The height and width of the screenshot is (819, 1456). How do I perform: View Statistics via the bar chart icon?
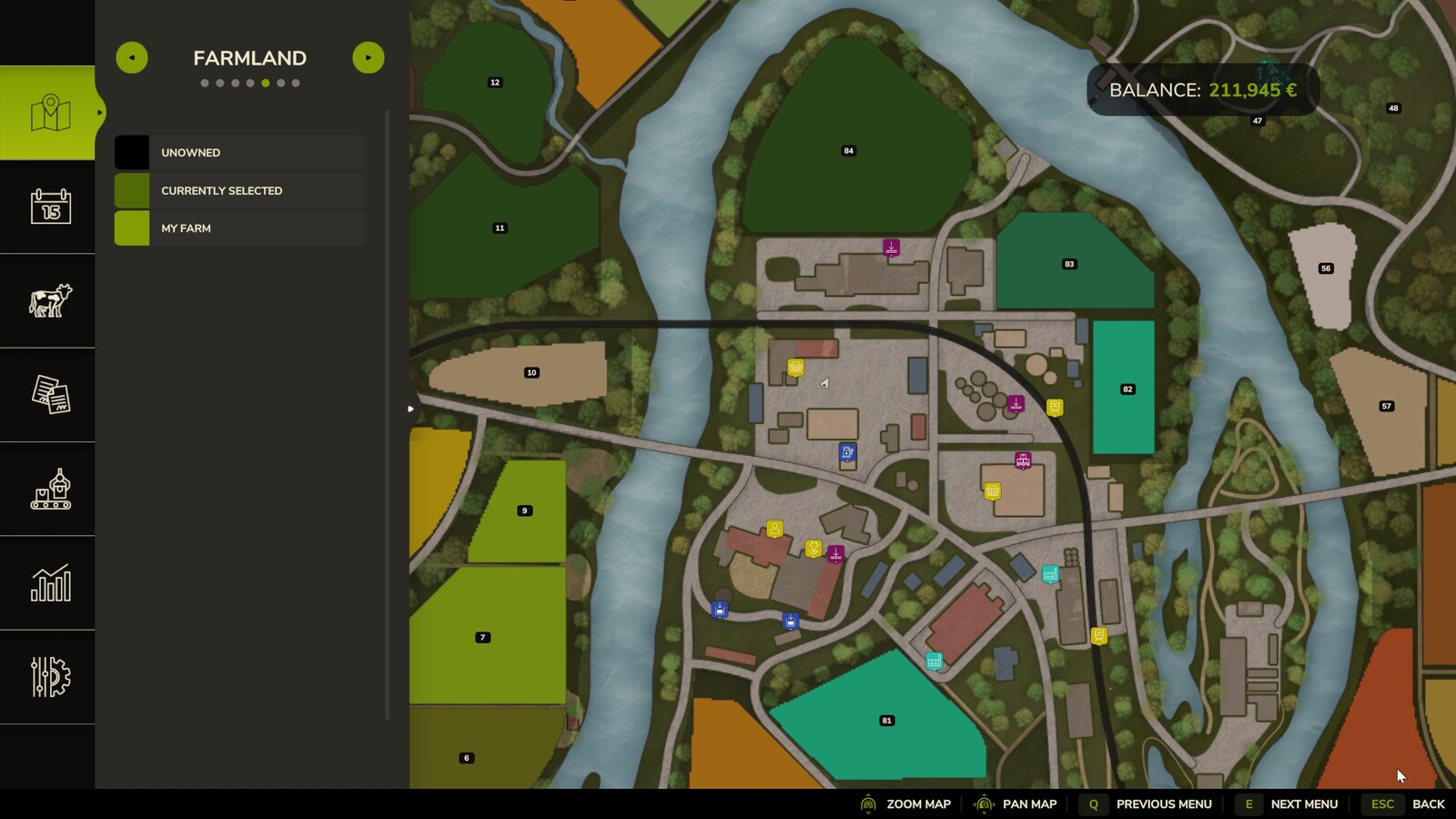pyautogui.click(x=50, y=582)
